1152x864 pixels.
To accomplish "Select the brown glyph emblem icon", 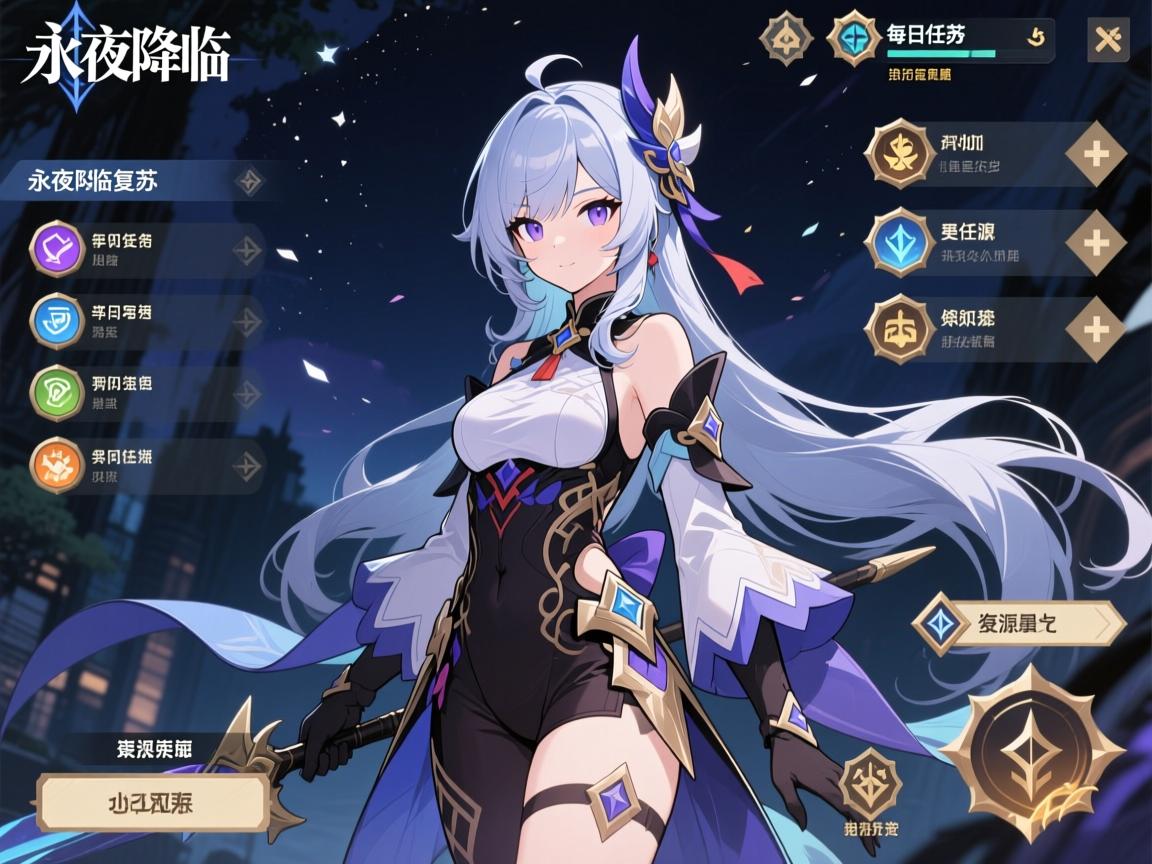I will click(x=899, y=328).
